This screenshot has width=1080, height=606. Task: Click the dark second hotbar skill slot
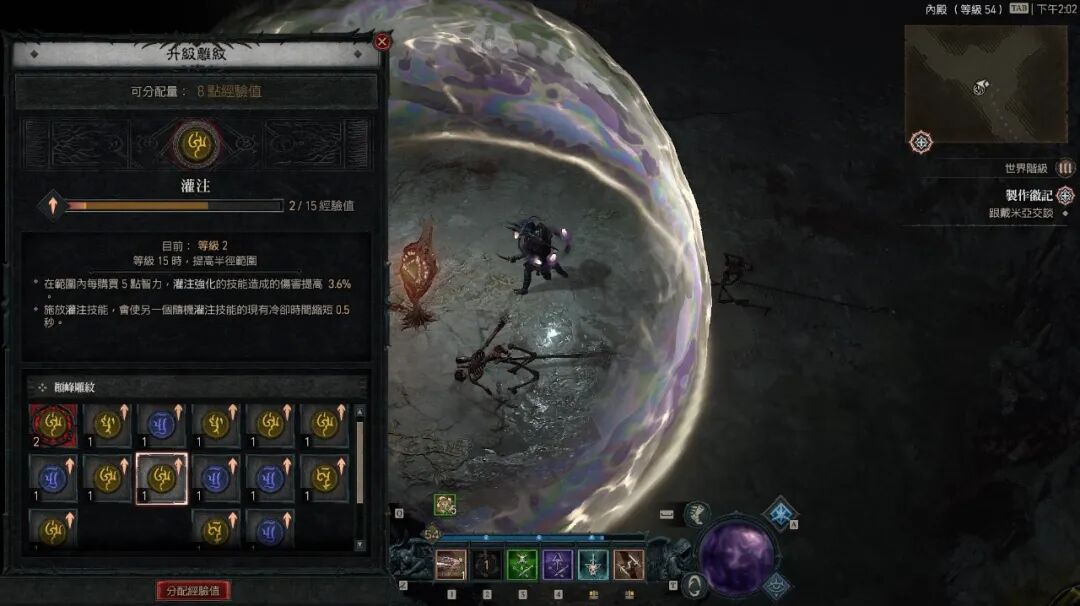coord(487,565)
